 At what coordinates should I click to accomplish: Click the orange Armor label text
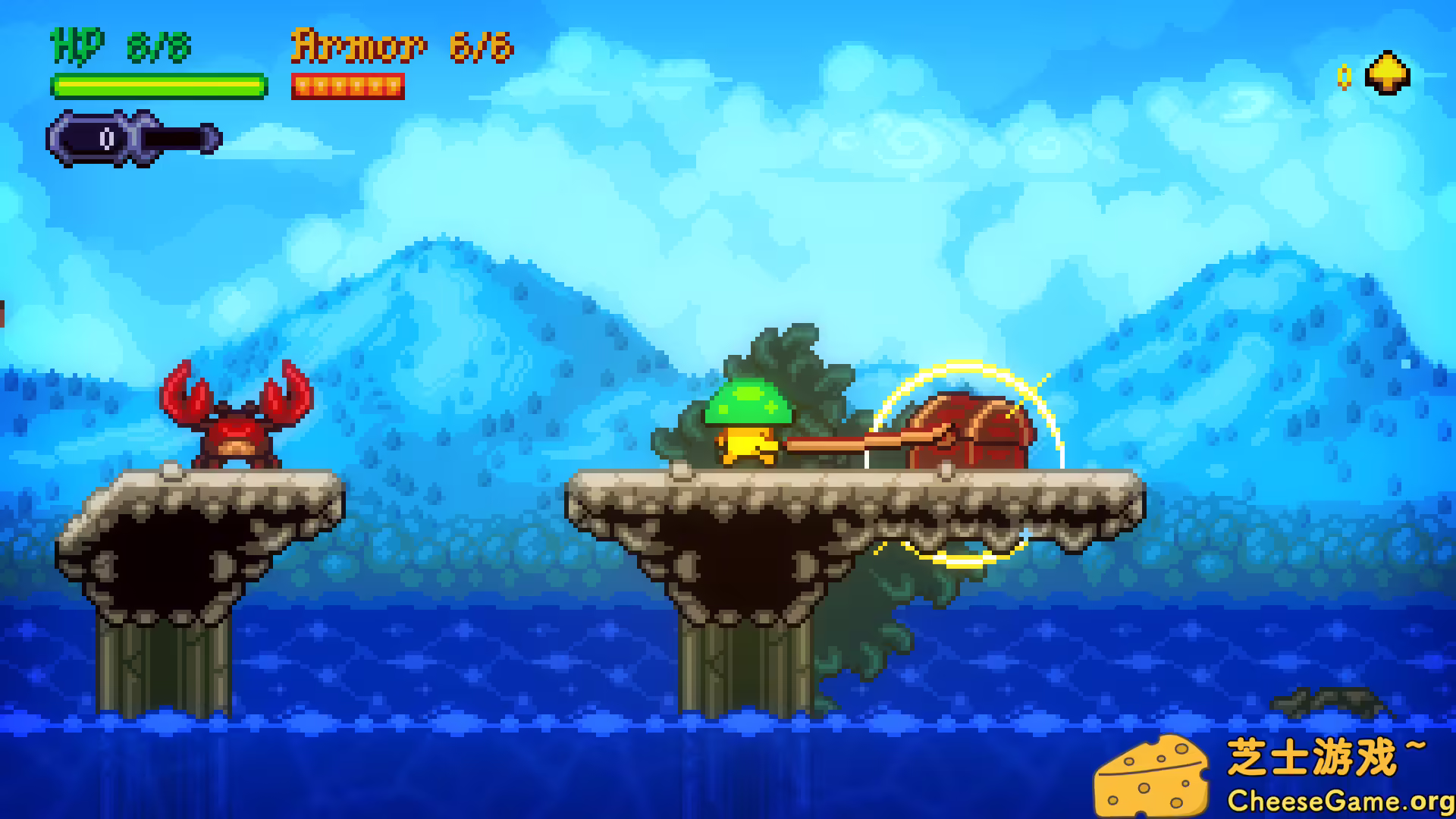(x=356, y=47)
